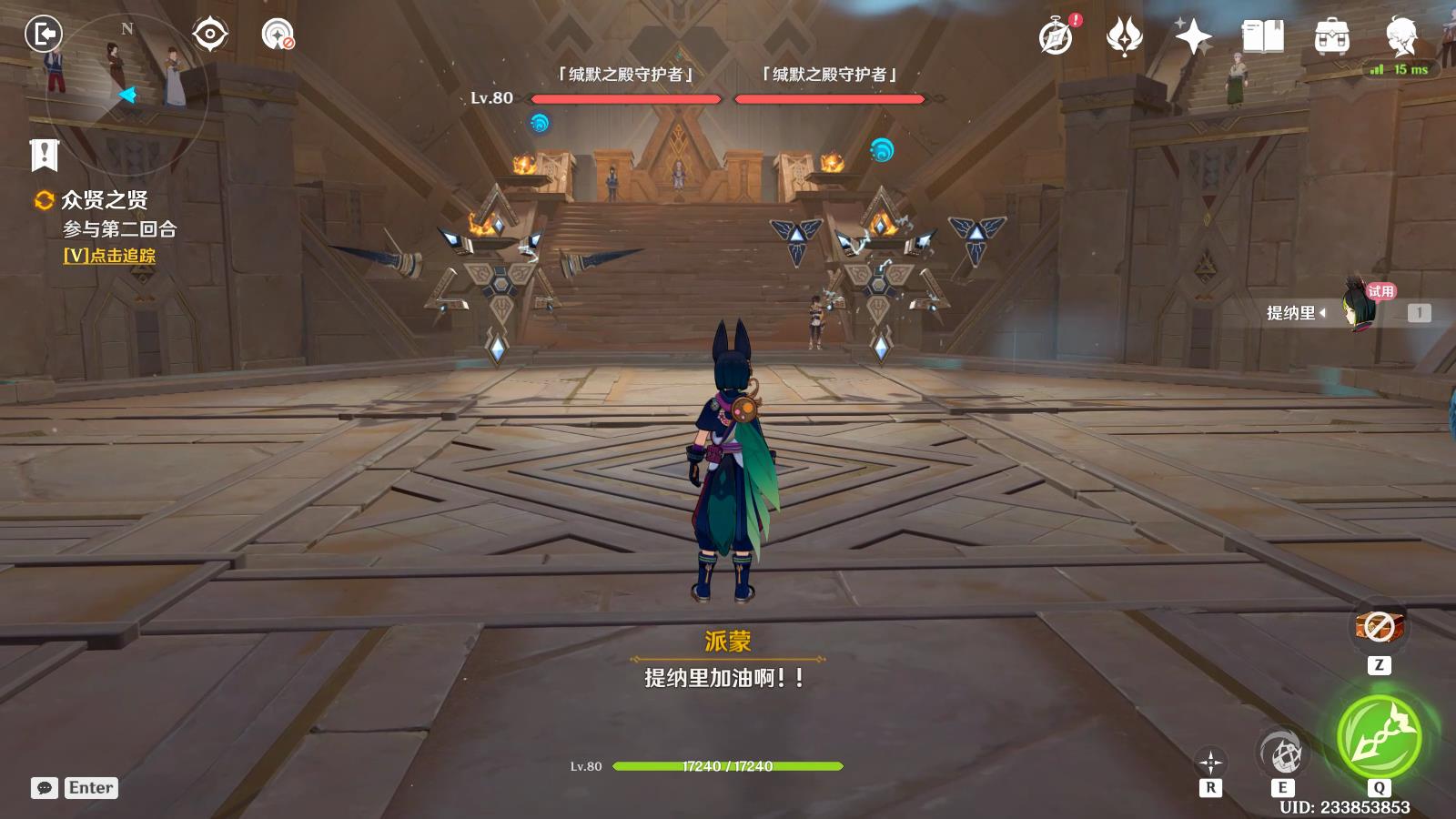Open the compass events icon
This screenshot has width=1456, height=819.
pos(1057,36)
